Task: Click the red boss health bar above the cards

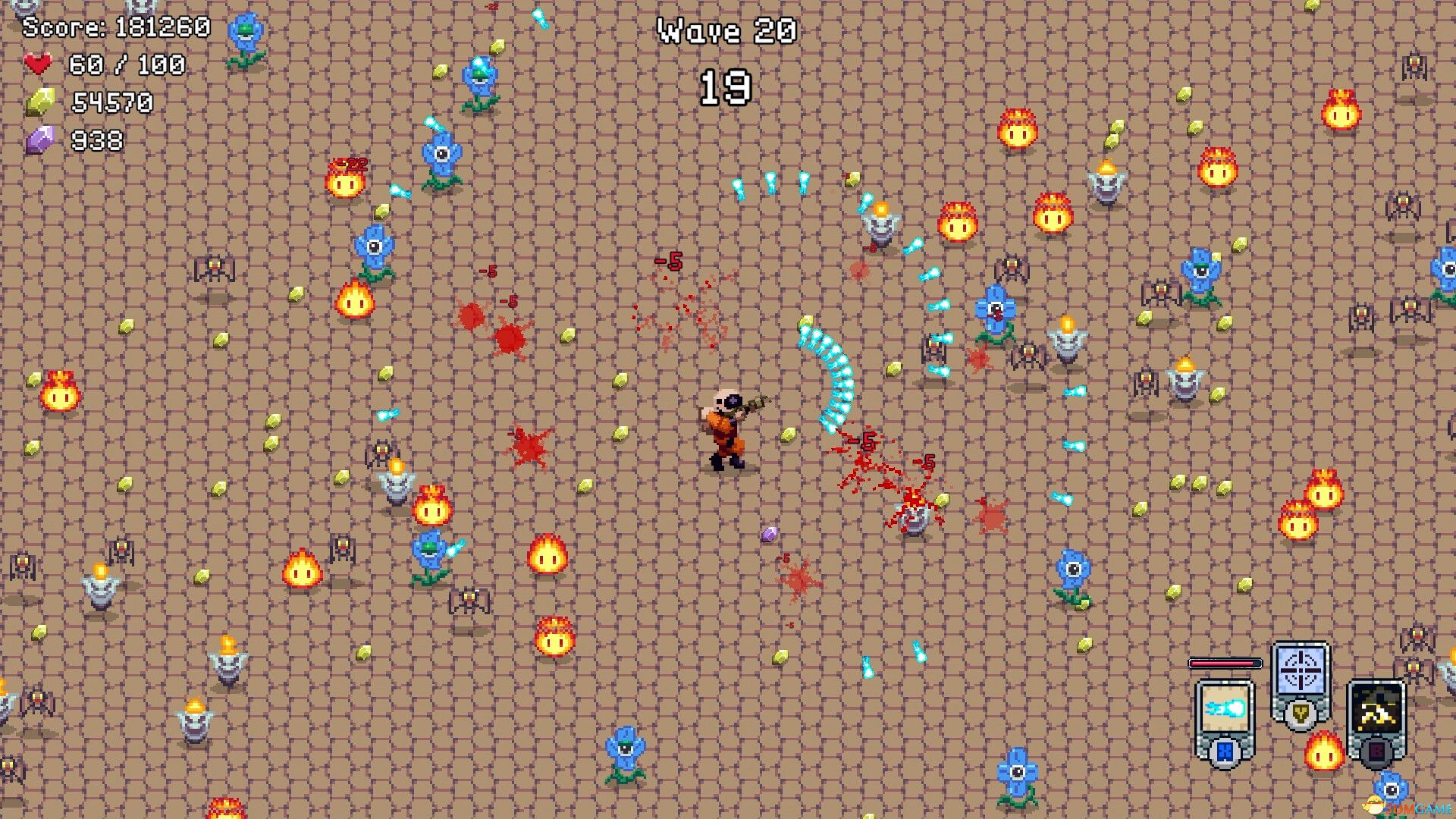Action: tap(1224, 664)
